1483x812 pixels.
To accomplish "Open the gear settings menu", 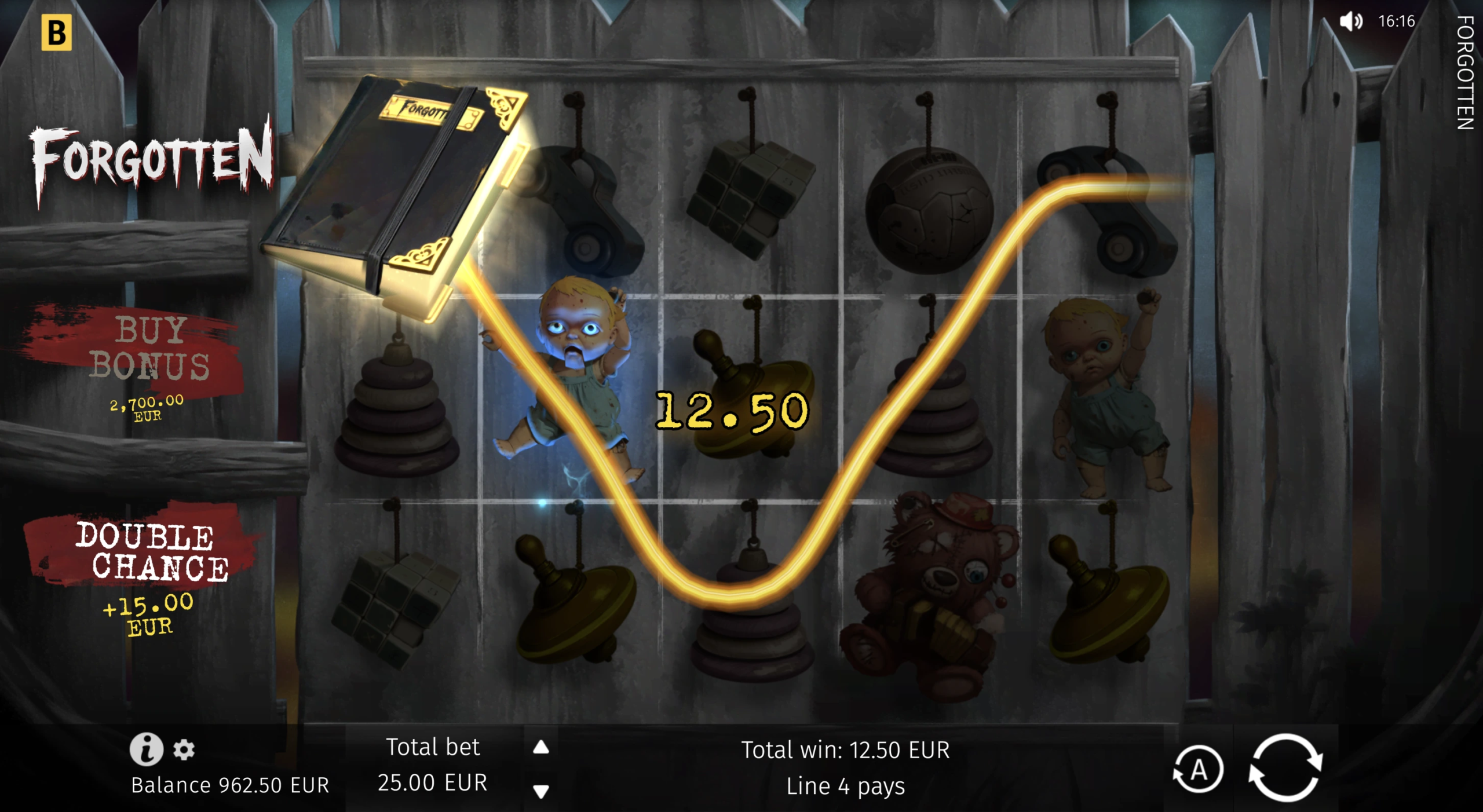I will (184, 749).
